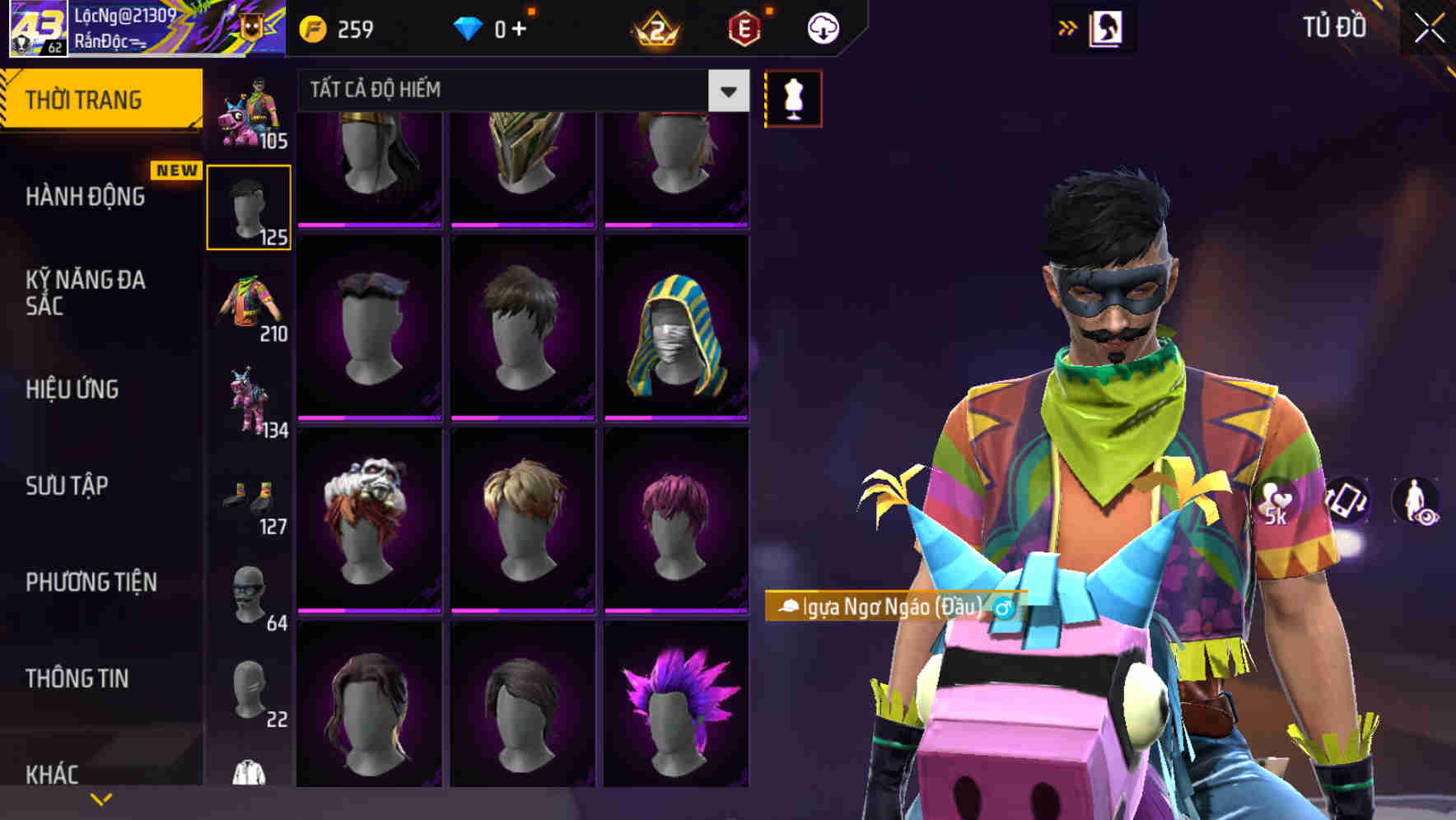Viewport: 1456px width, 820px height.
Task: Open the cloud download icon in top bar
Action: 823,27
